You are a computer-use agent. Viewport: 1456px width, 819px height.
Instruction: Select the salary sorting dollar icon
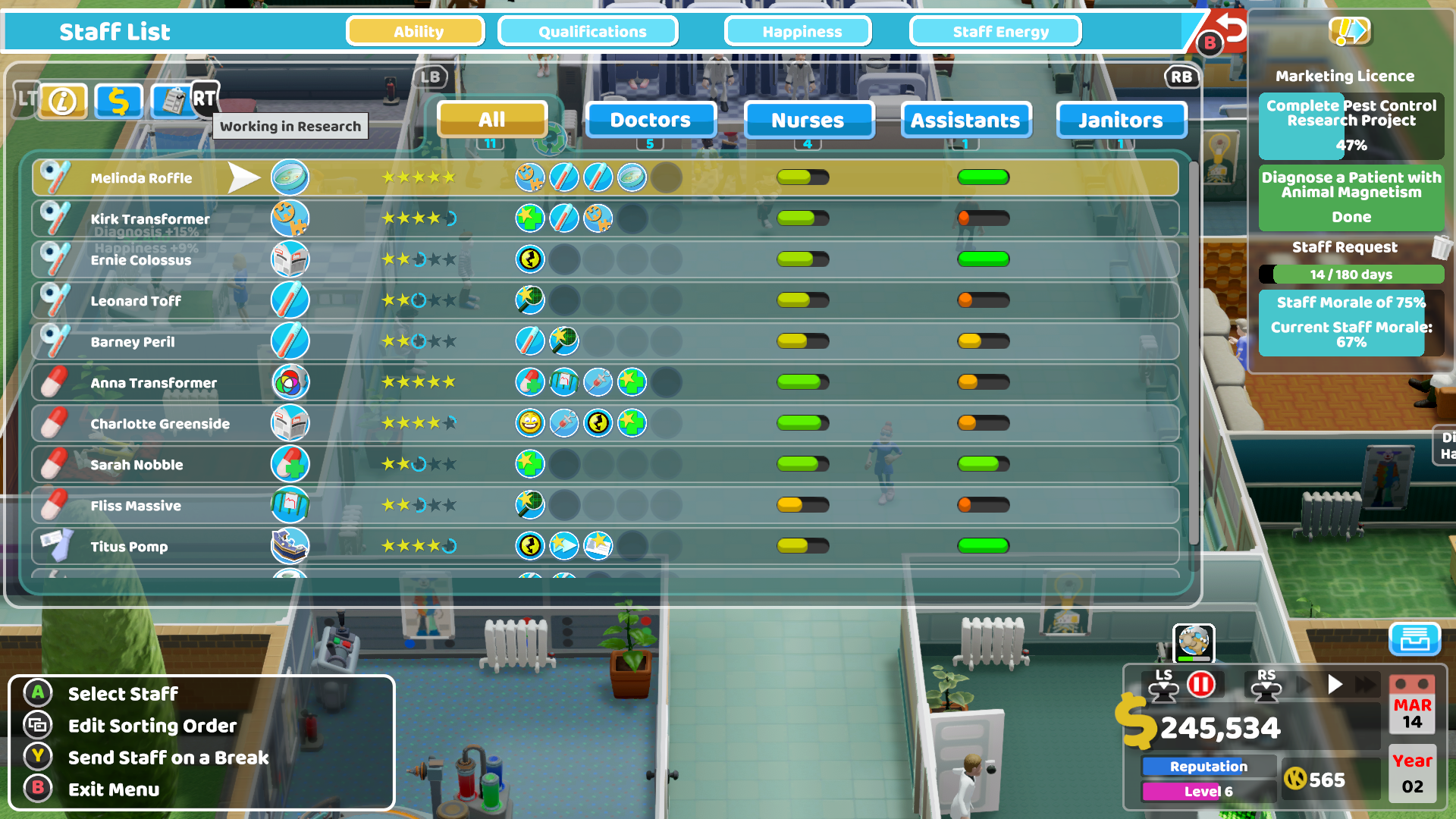(x=118, y=101)
